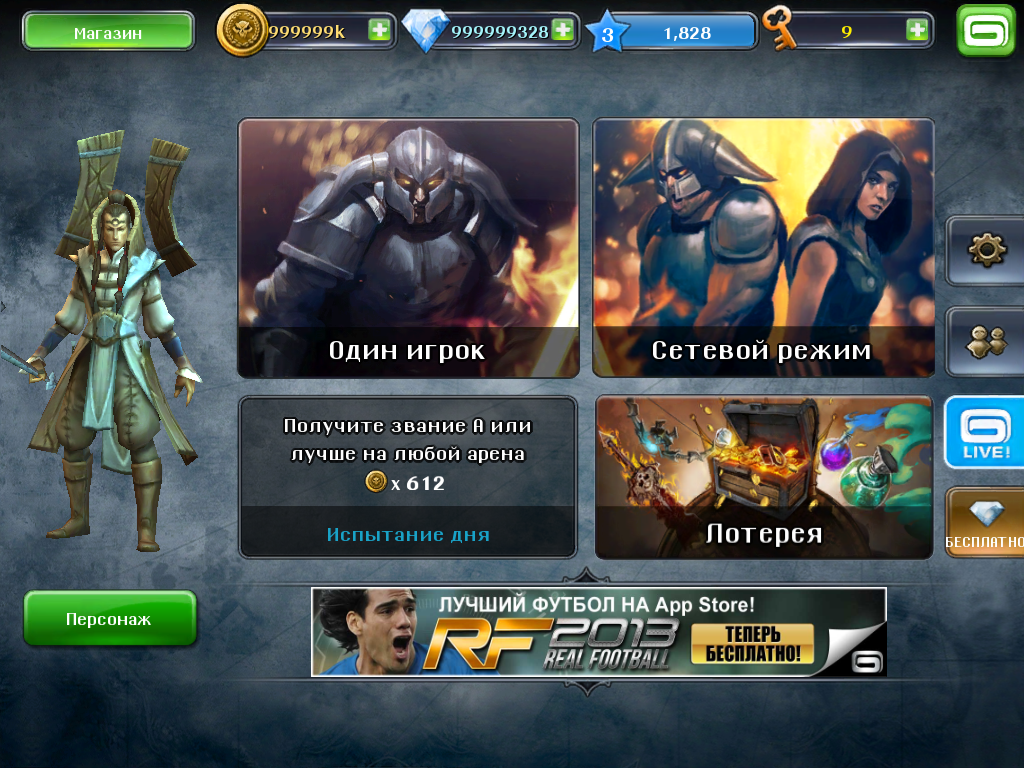
Task: Open settings with the gear icon
Action: click(986, 250)
